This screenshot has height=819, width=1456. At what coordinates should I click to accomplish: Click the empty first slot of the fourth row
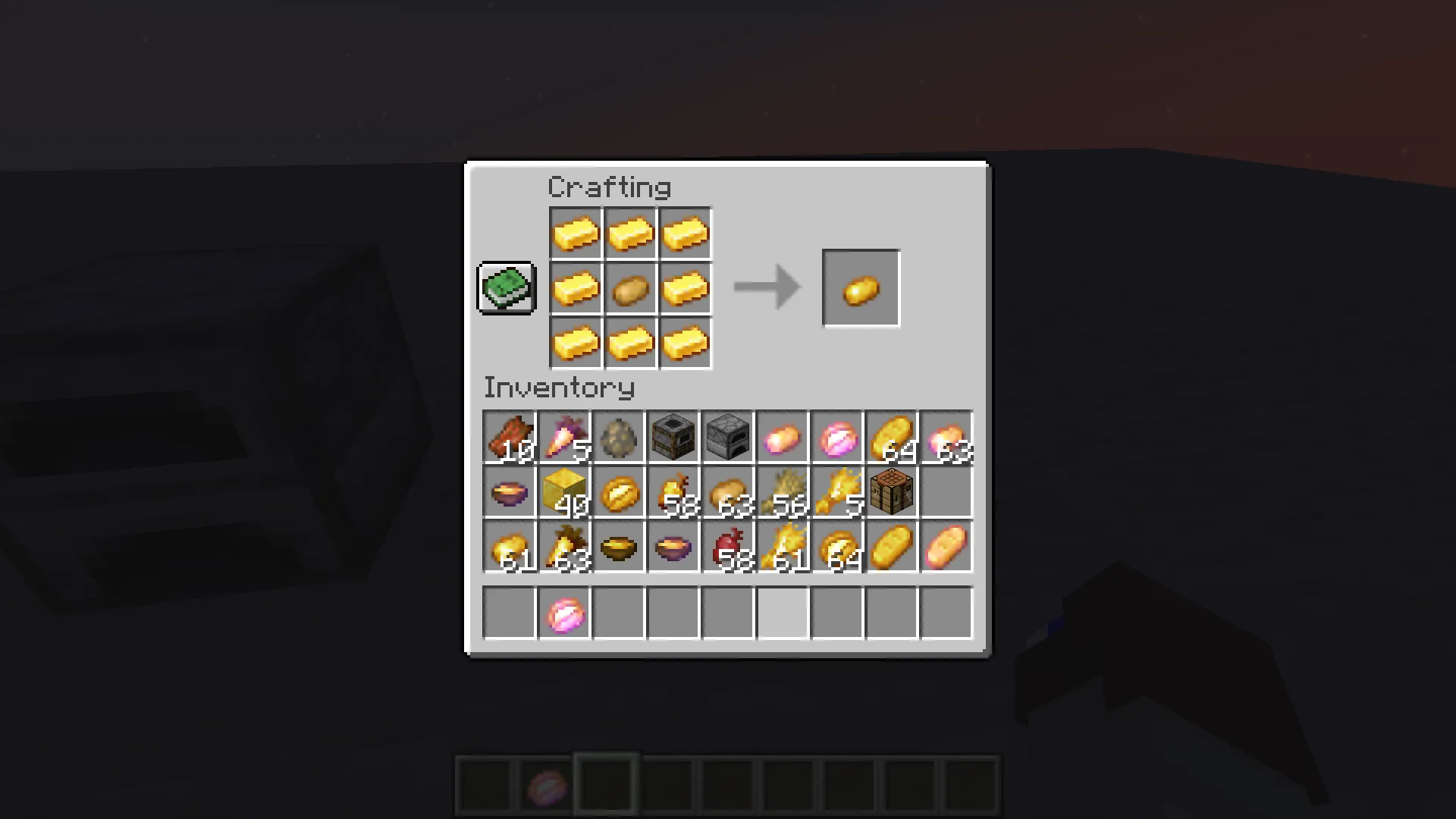pos(509,613)
